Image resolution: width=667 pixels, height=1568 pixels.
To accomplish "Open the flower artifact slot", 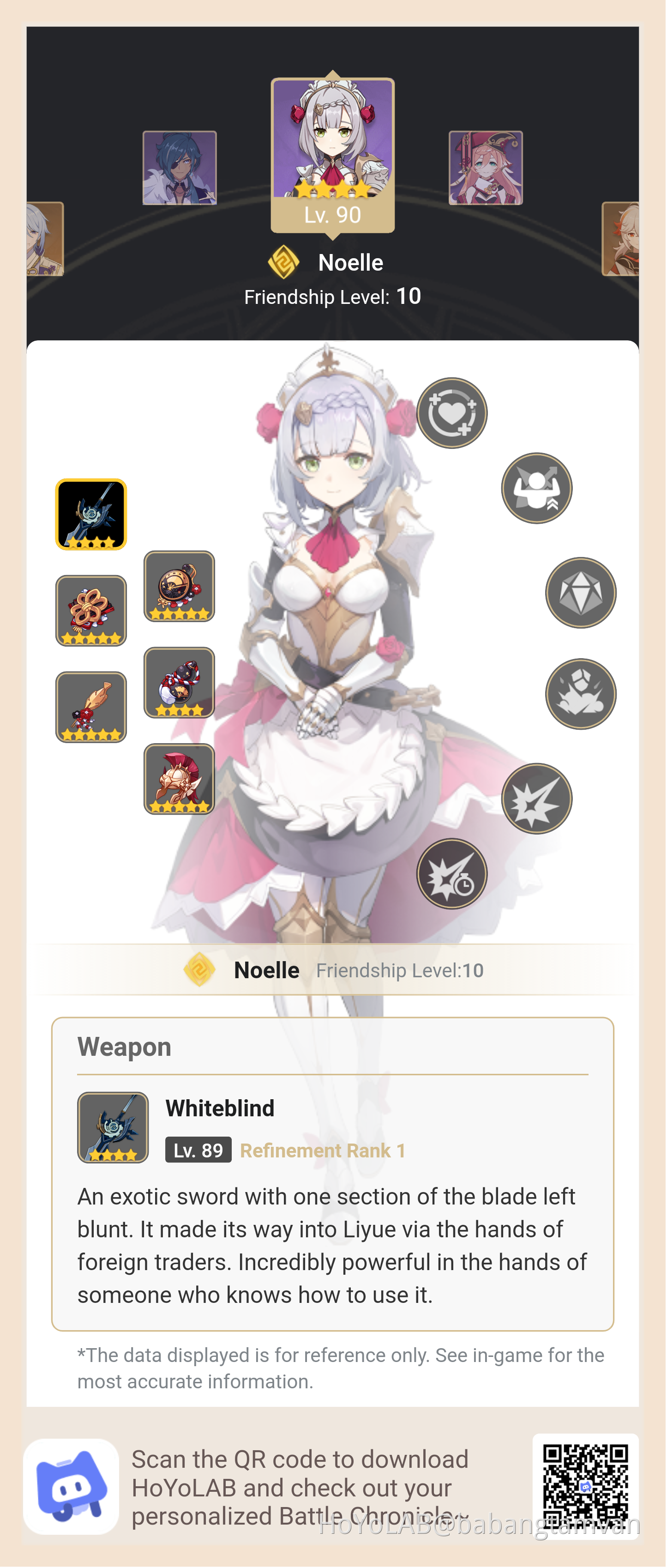I will coord(90,611).
